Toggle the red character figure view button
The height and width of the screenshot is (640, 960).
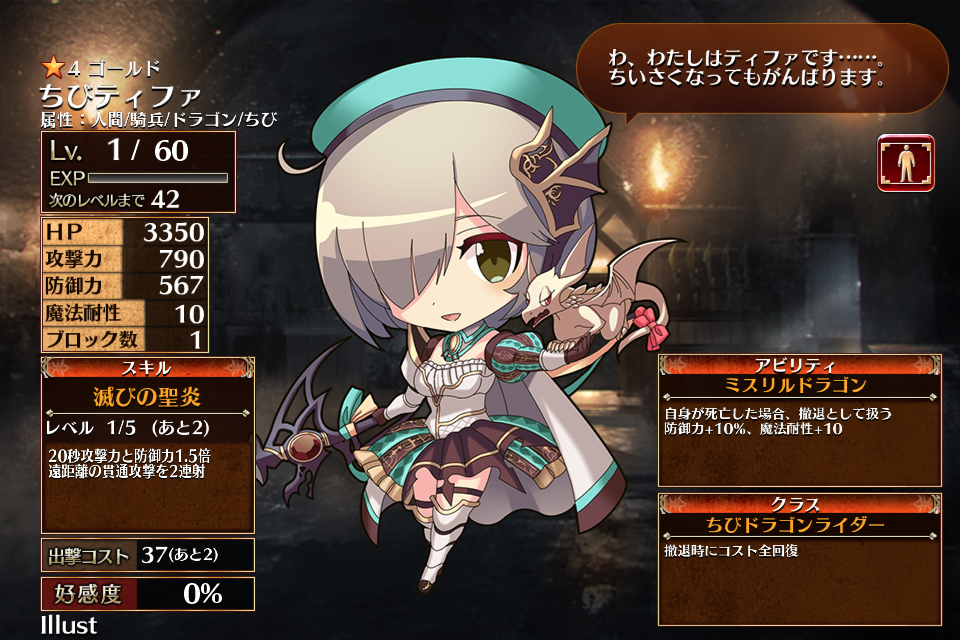[906, 163]
